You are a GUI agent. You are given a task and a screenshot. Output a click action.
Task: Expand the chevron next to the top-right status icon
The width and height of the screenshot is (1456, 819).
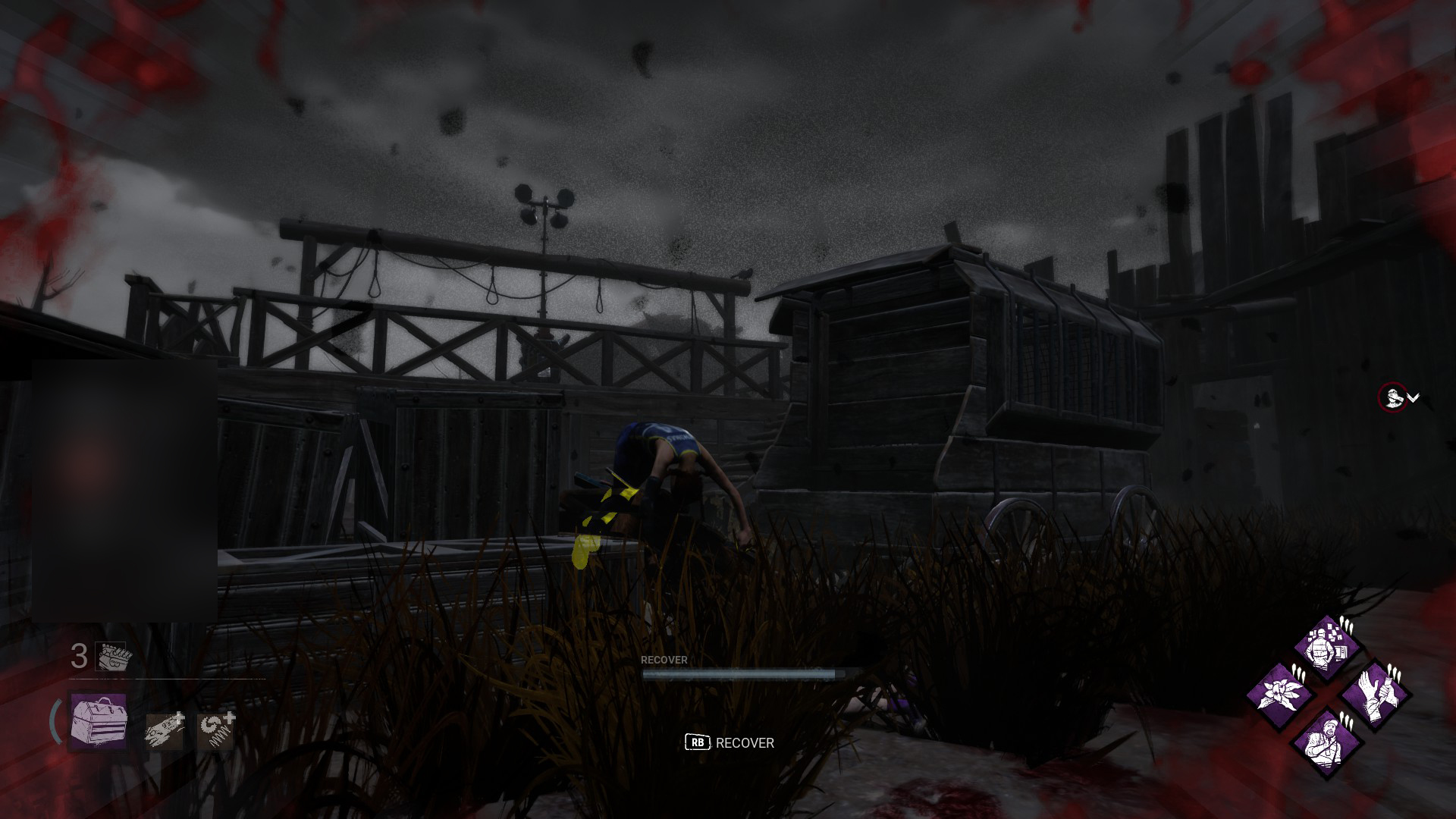click(1413, 397)
